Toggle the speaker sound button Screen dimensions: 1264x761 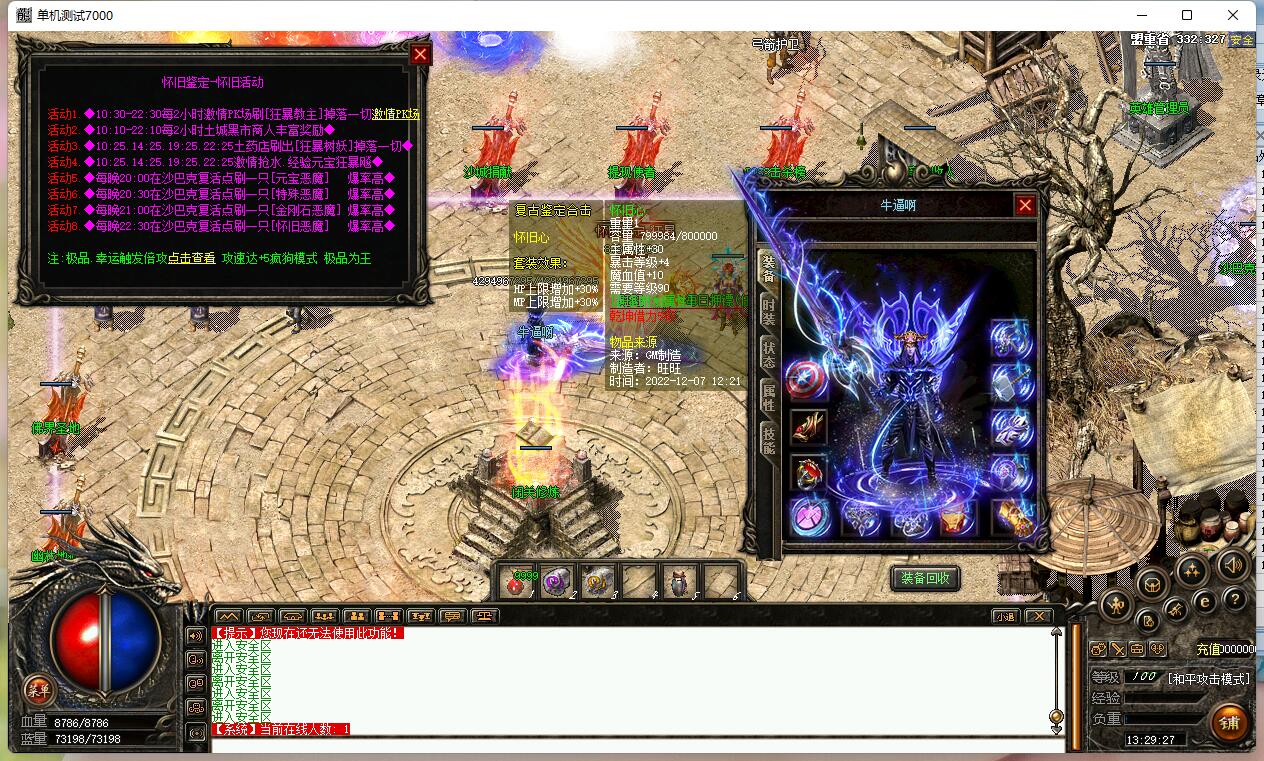point(1233,564)
